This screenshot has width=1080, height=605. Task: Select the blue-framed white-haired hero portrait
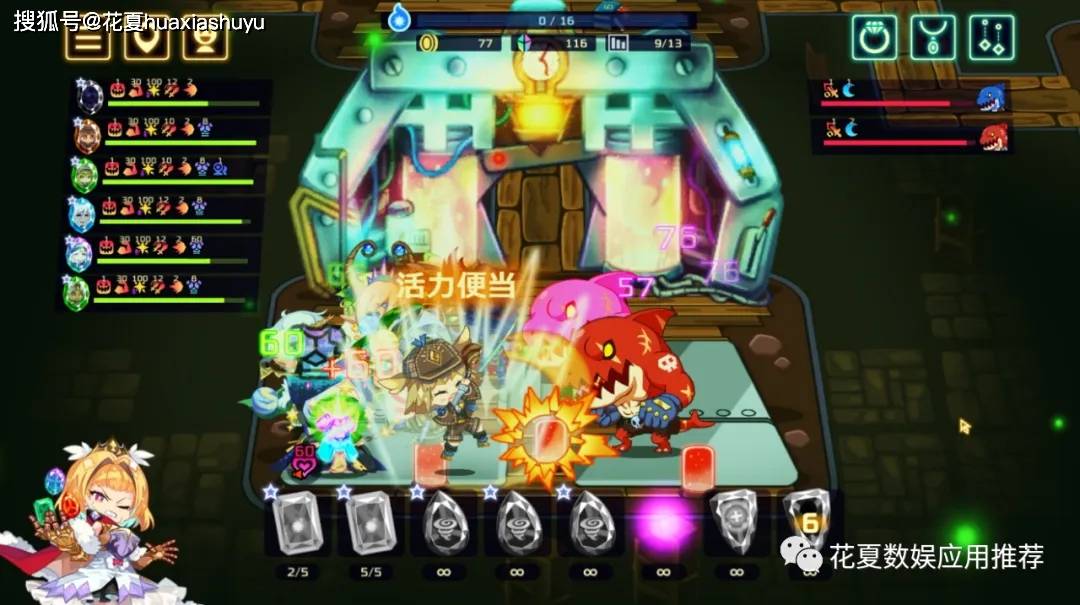click(x=82, y=213)
